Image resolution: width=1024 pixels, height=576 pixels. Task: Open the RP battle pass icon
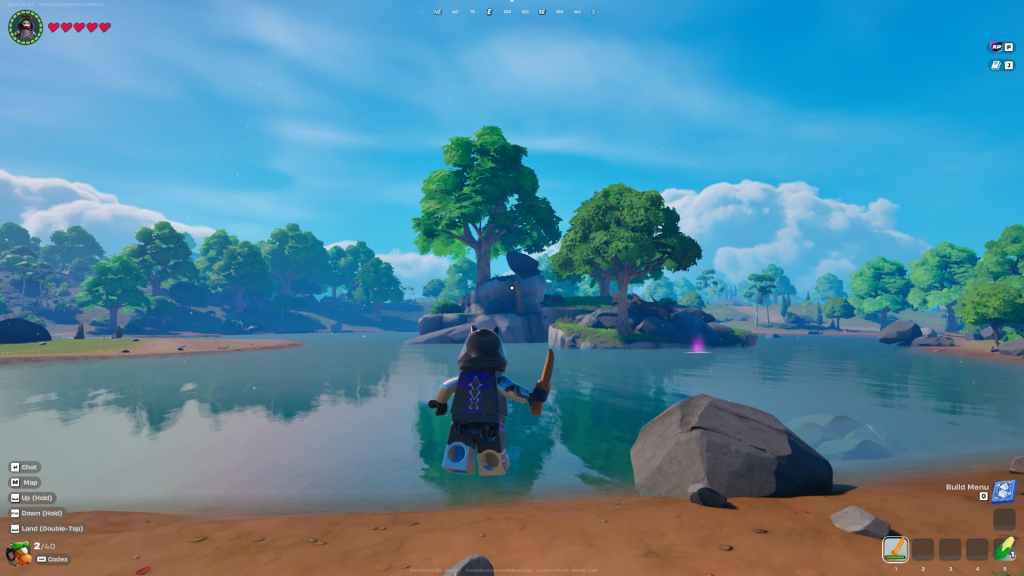(996, 46)
